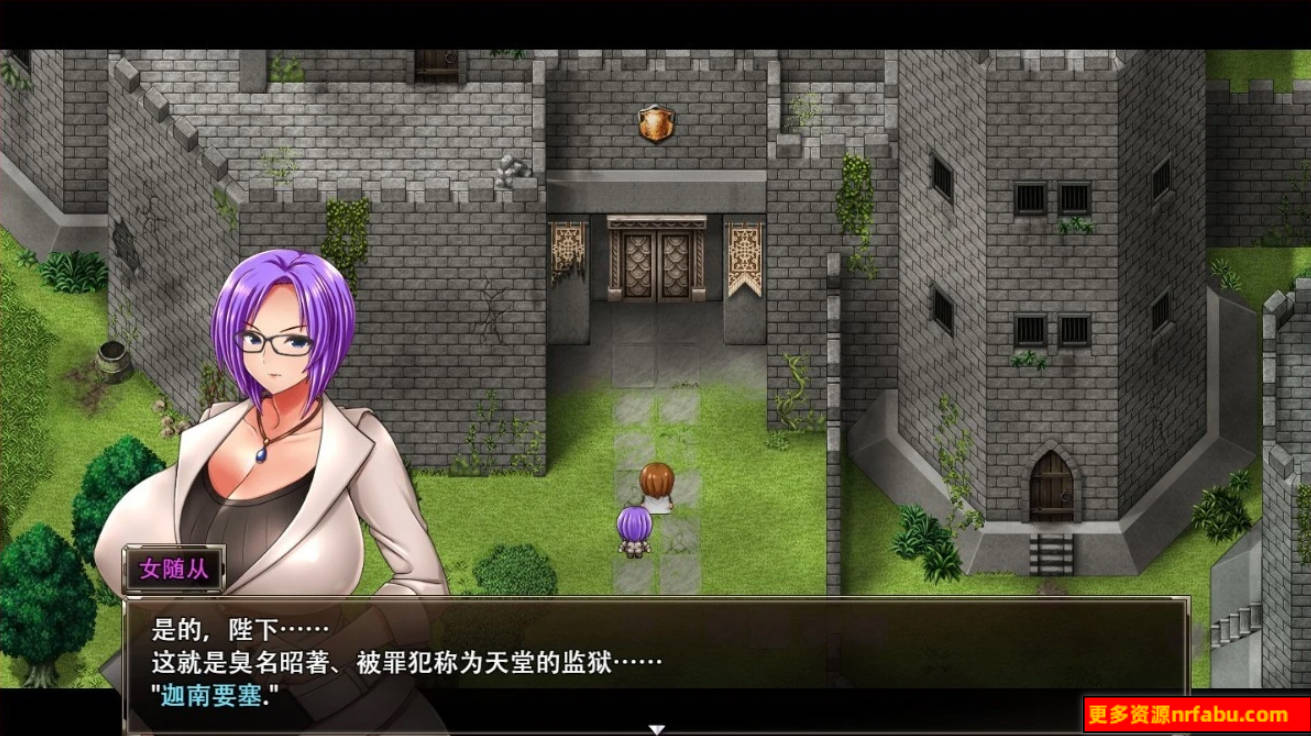Viewport: 1311px width, 736px height.
Task: Open the small tower door on the right
Action: [x=1053, y=490]
